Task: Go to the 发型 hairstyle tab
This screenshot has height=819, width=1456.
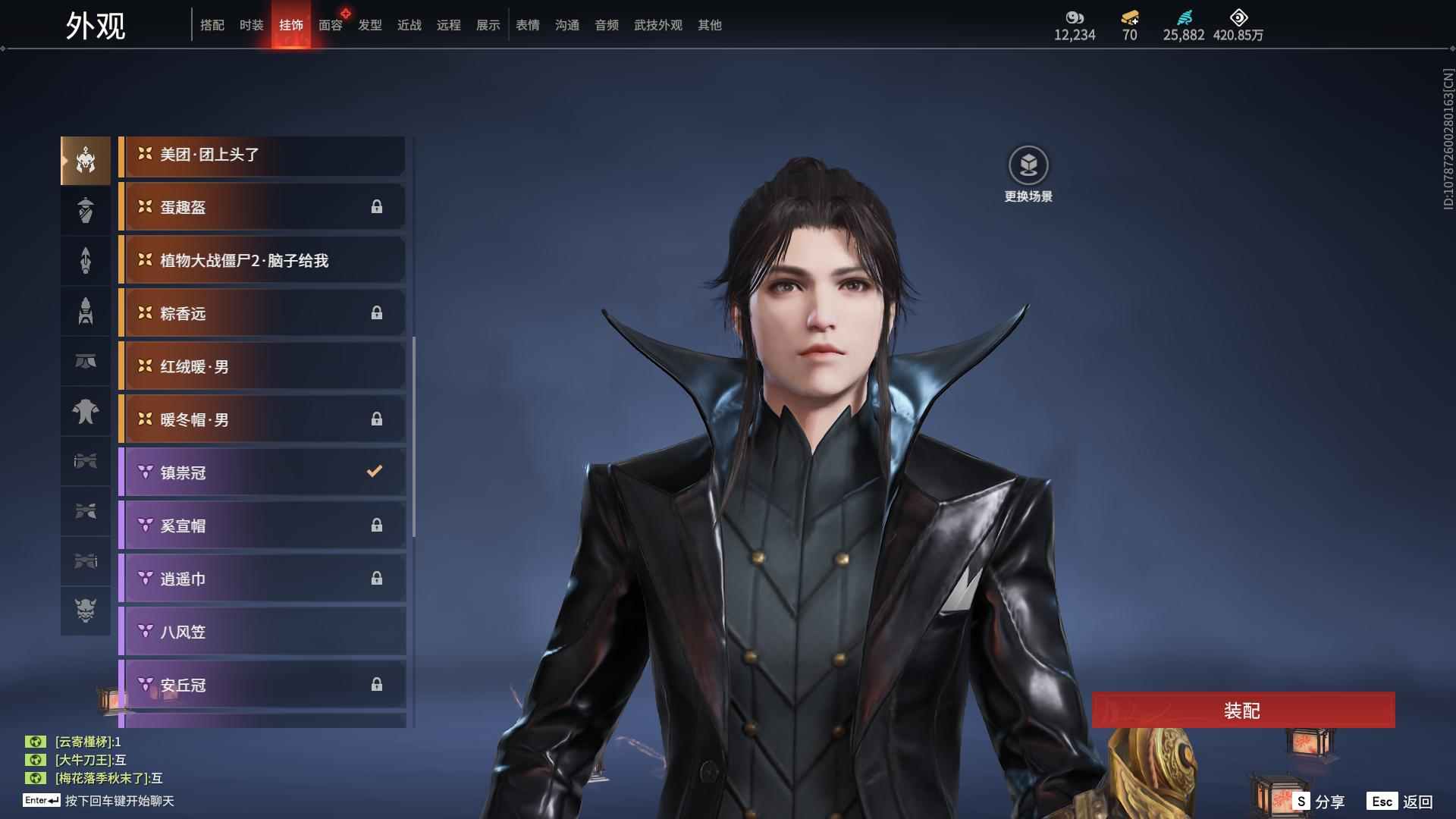Action: [x=369, y=25]
